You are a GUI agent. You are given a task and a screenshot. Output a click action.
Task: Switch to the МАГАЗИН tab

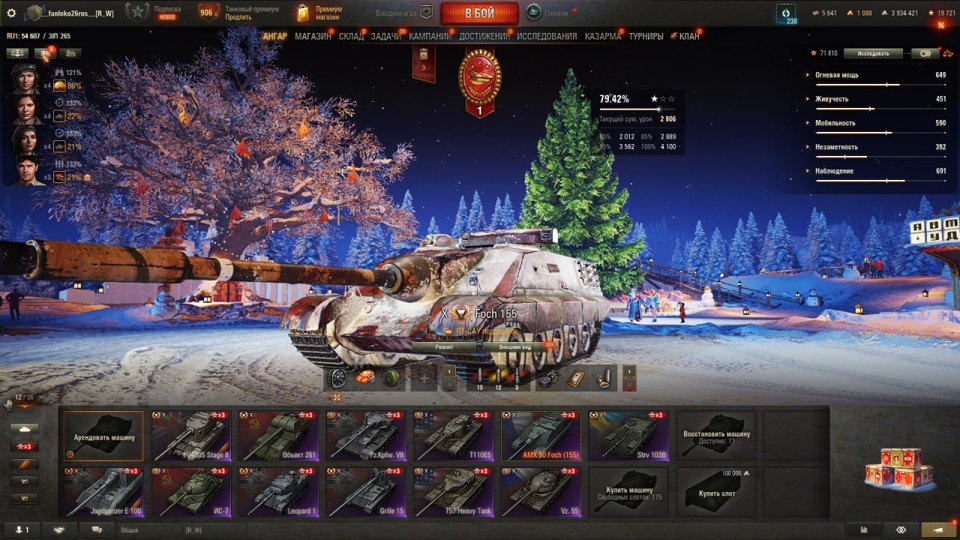click(313, 37)
